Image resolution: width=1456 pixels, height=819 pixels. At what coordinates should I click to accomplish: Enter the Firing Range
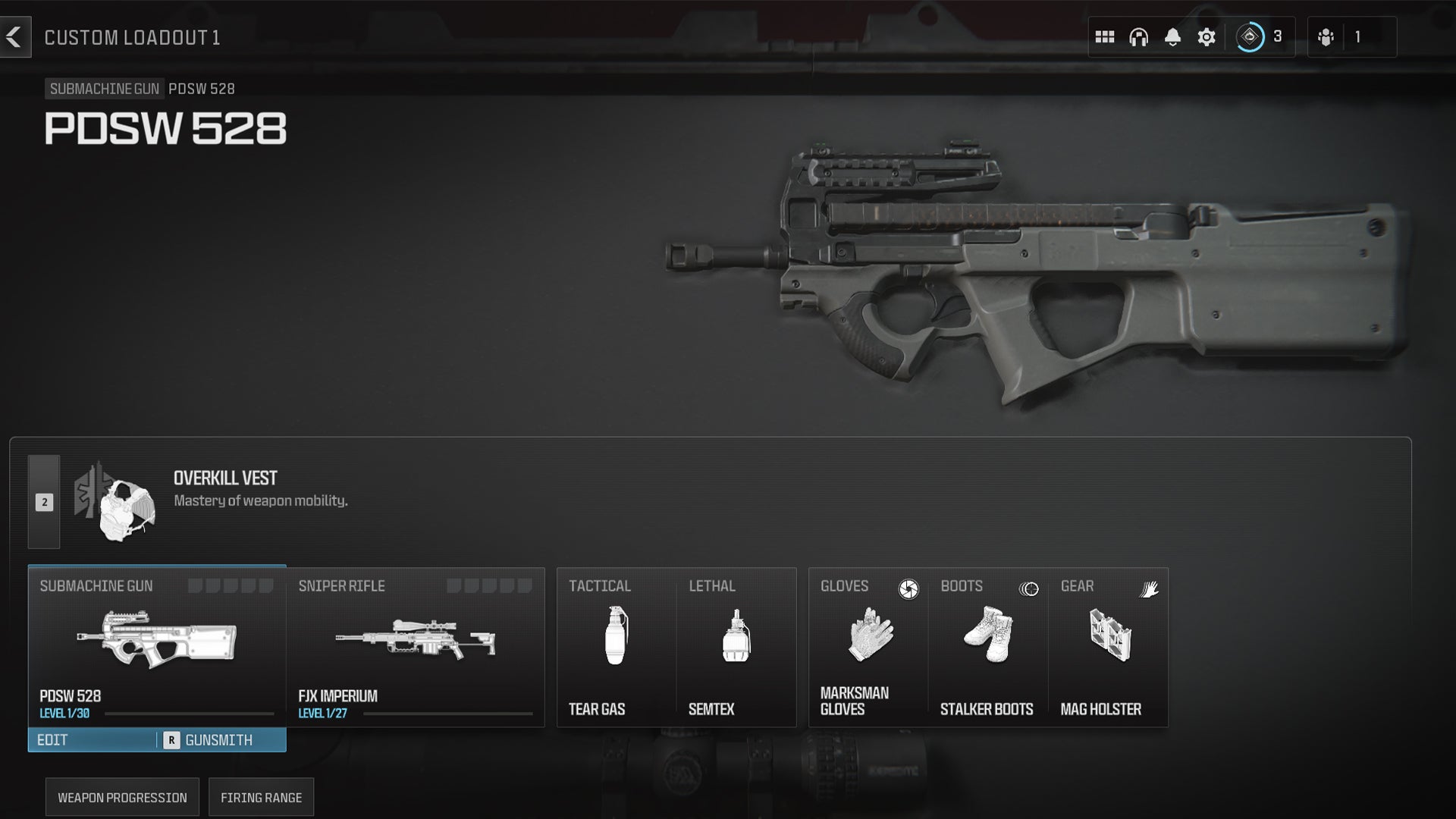(x=261, y=796)
